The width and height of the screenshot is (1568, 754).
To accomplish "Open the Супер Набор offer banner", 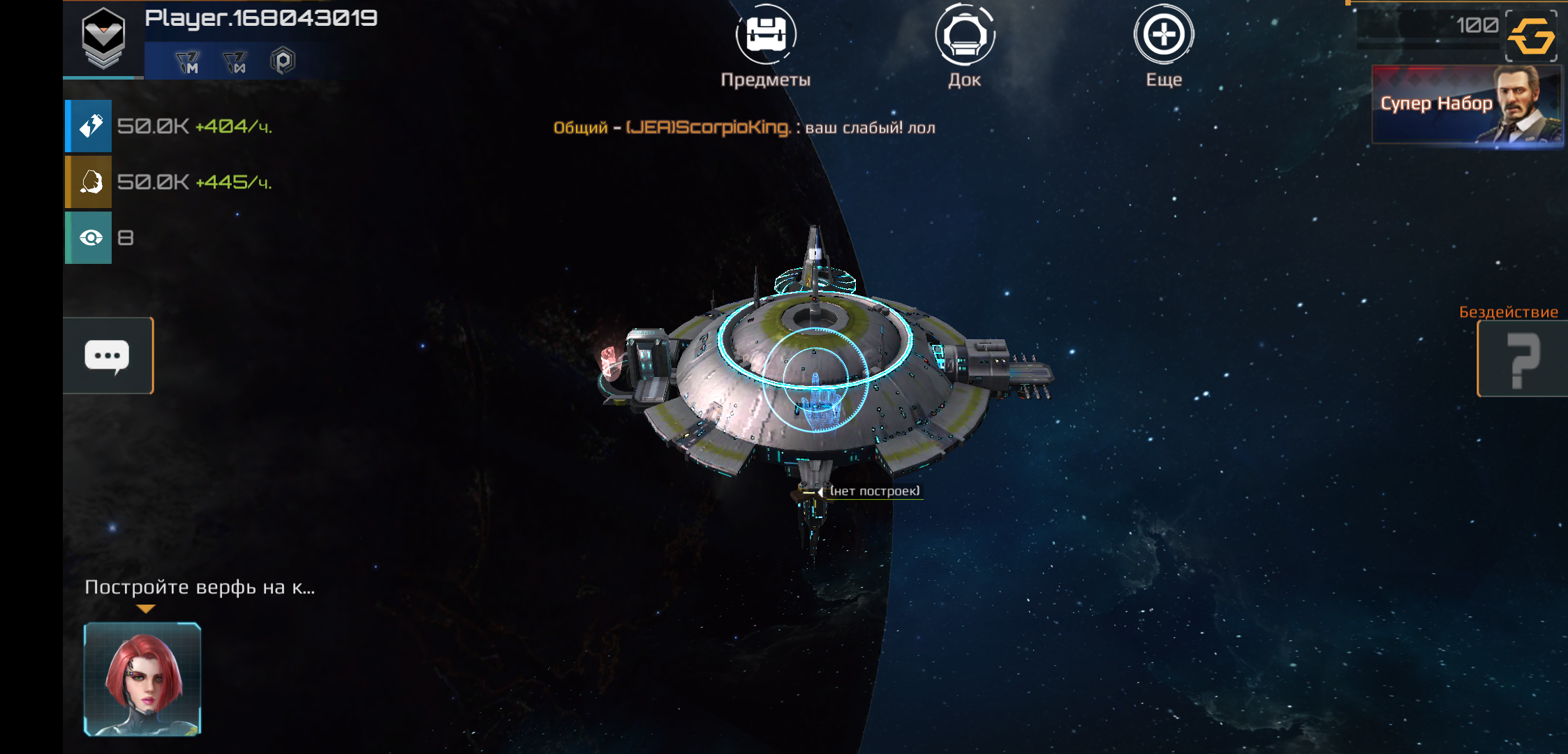I will 1466,105.
